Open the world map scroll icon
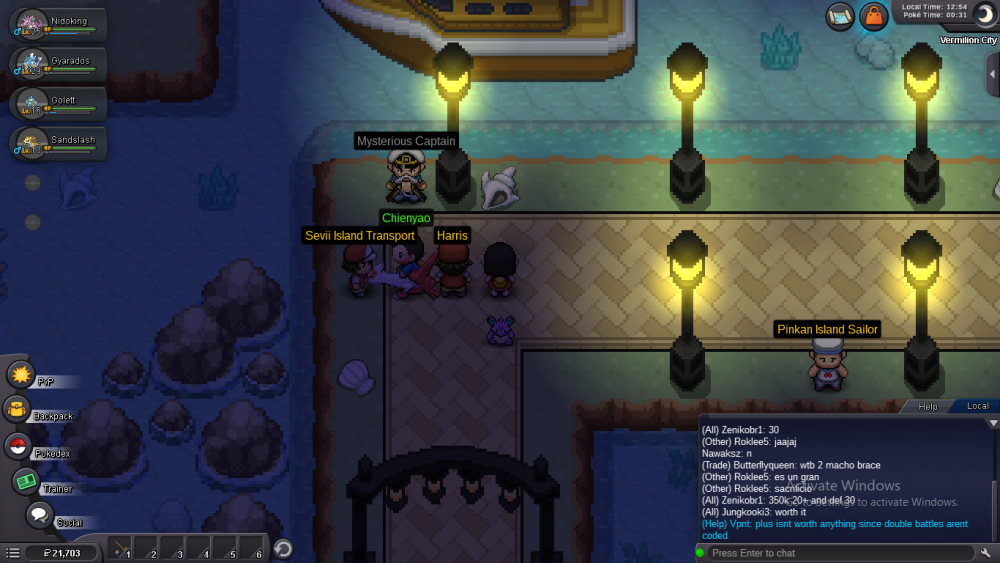This screenshot has width=1000, height=563. click(842, 16)
